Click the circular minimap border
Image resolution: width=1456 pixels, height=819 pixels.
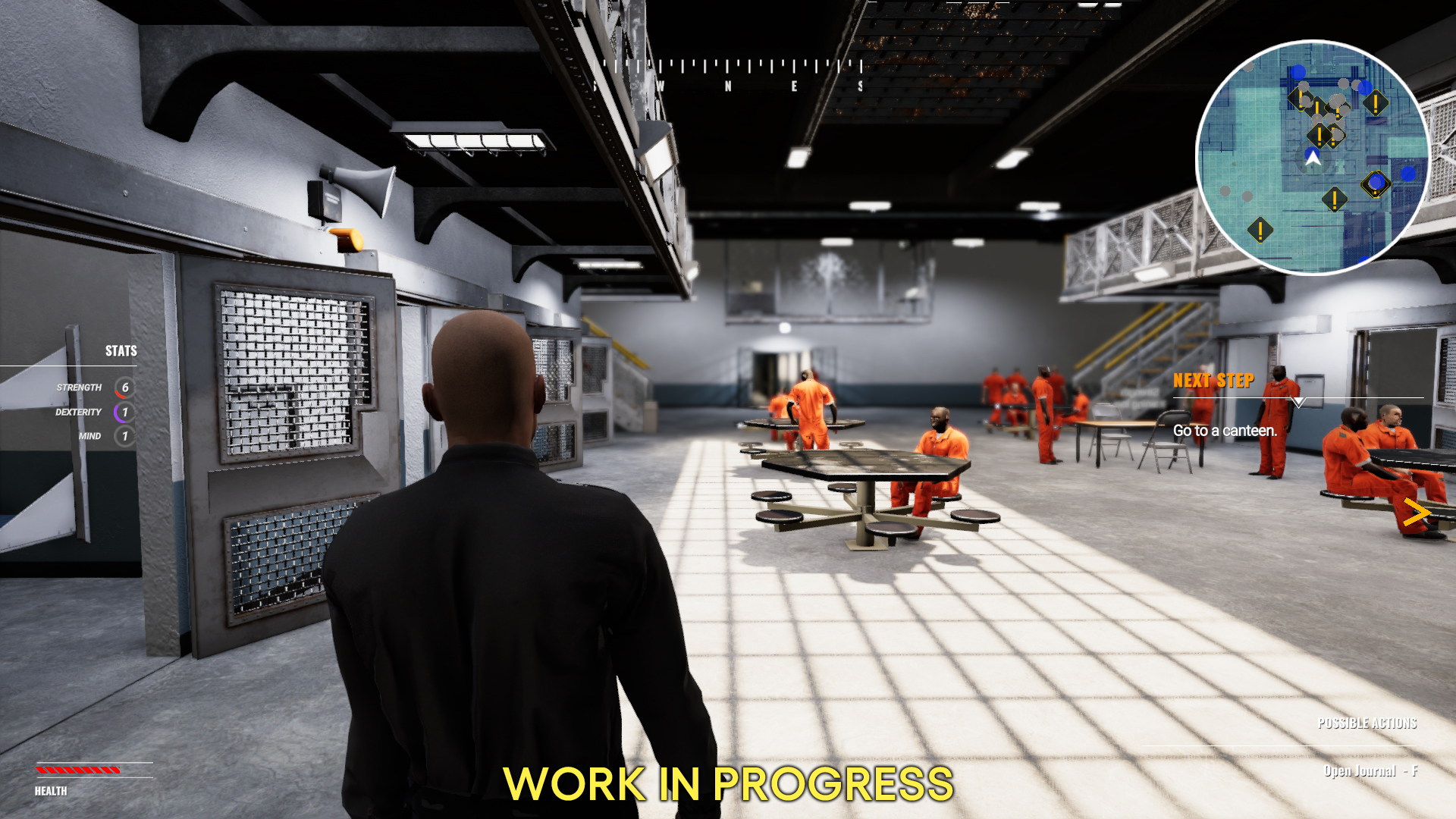[1313, 44]
